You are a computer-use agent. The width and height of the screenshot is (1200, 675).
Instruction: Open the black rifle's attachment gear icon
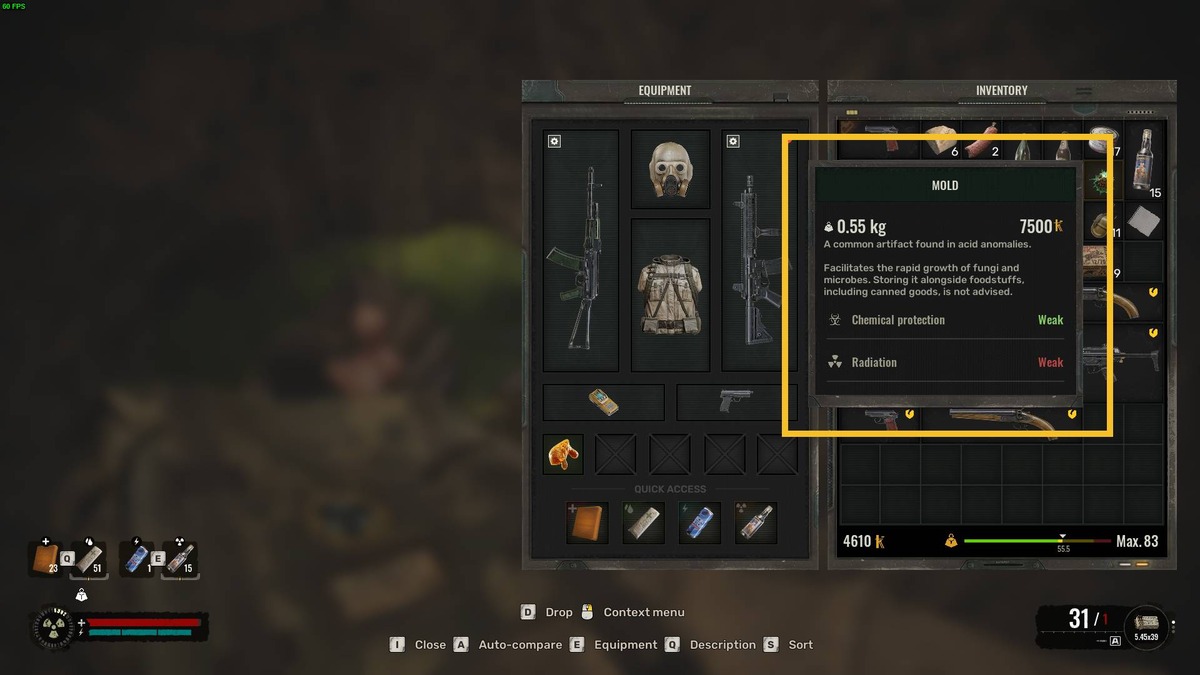pos(733,141)
